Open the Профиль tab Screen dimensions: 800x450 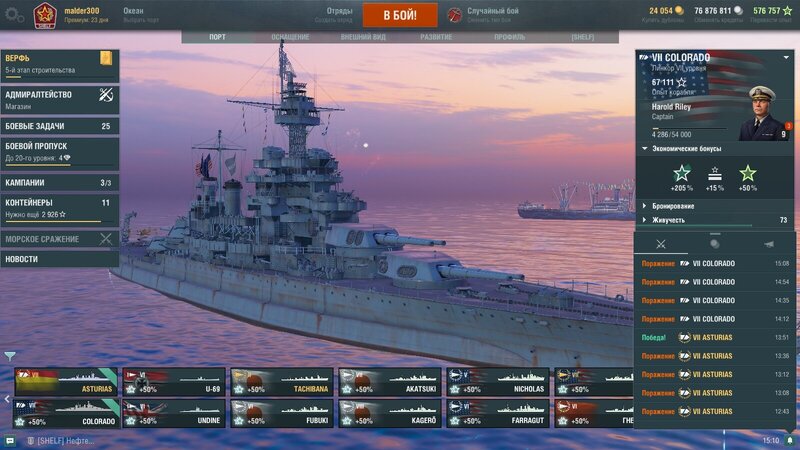point(509,37)
